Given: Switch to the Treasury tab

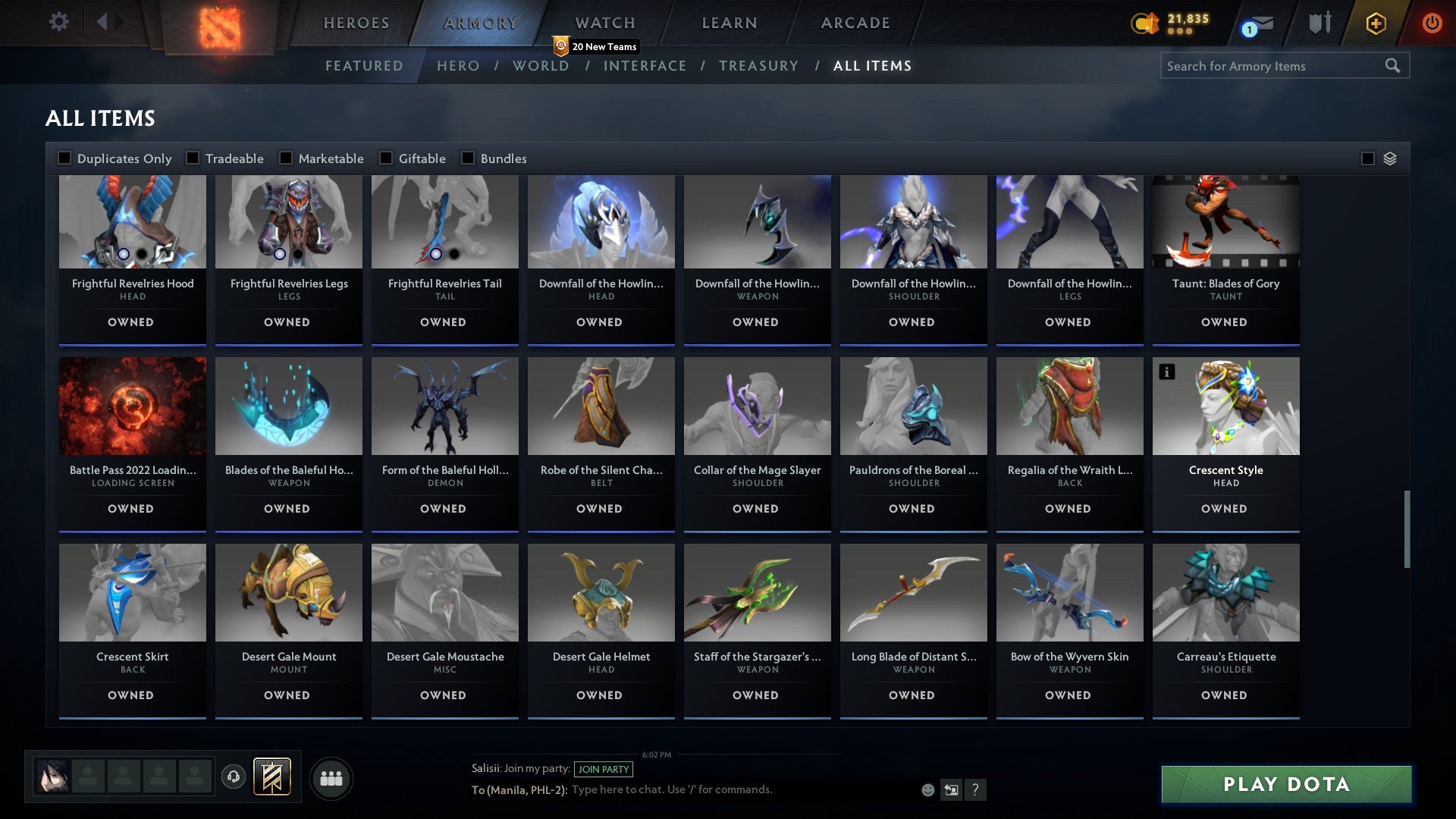Looking at the screenshot, I should point(759,66).
